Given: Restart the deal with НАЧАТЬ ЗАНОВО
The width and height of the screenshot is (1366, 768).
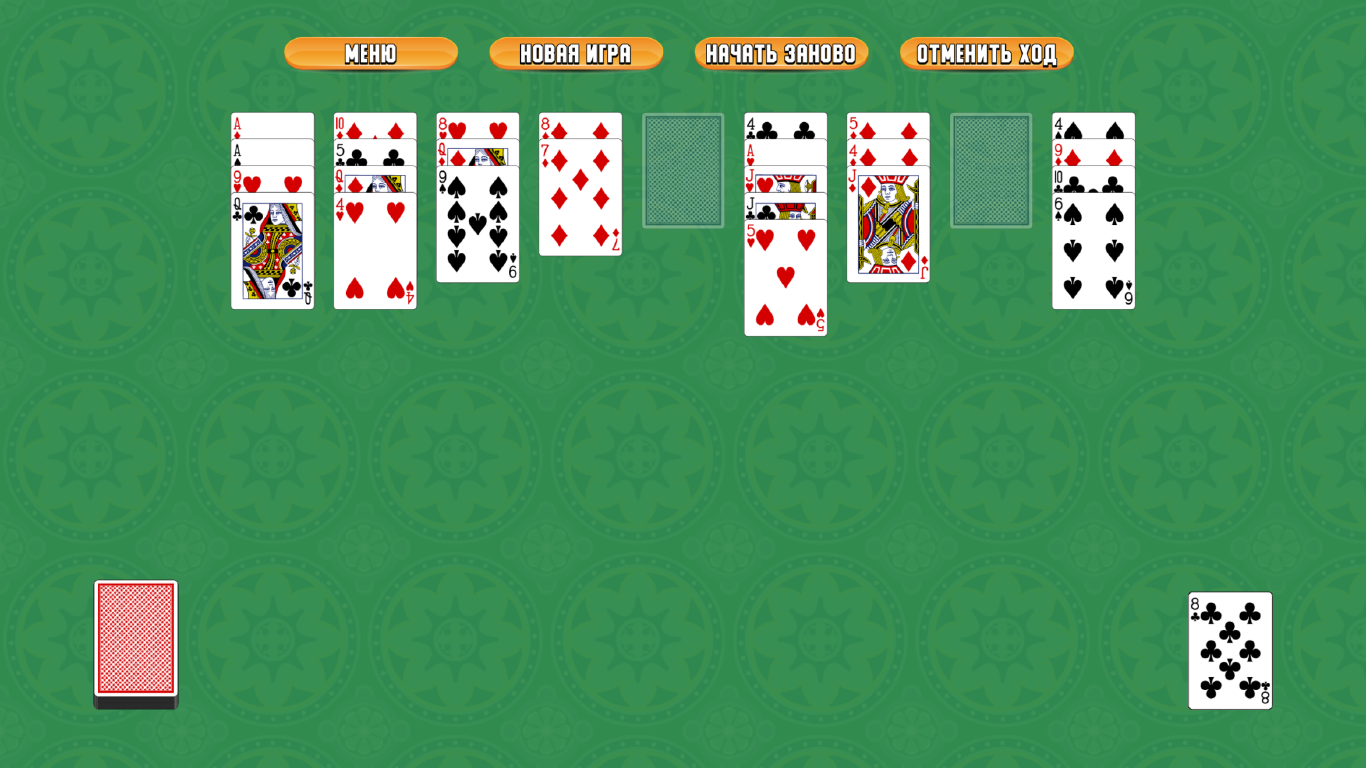Looking at the screenshot, I should tap(781, 54).
